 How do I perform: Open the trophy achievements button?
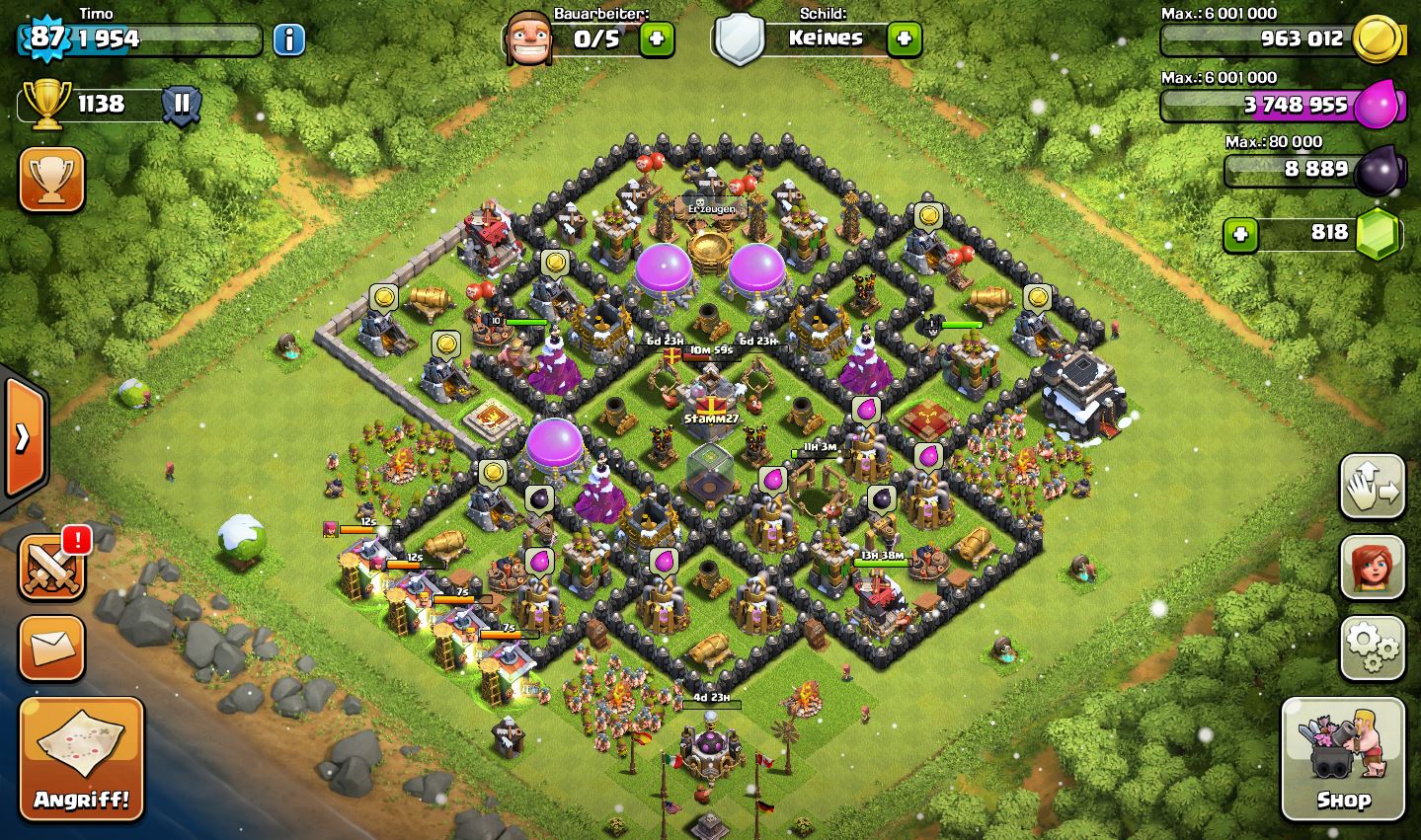51,181
